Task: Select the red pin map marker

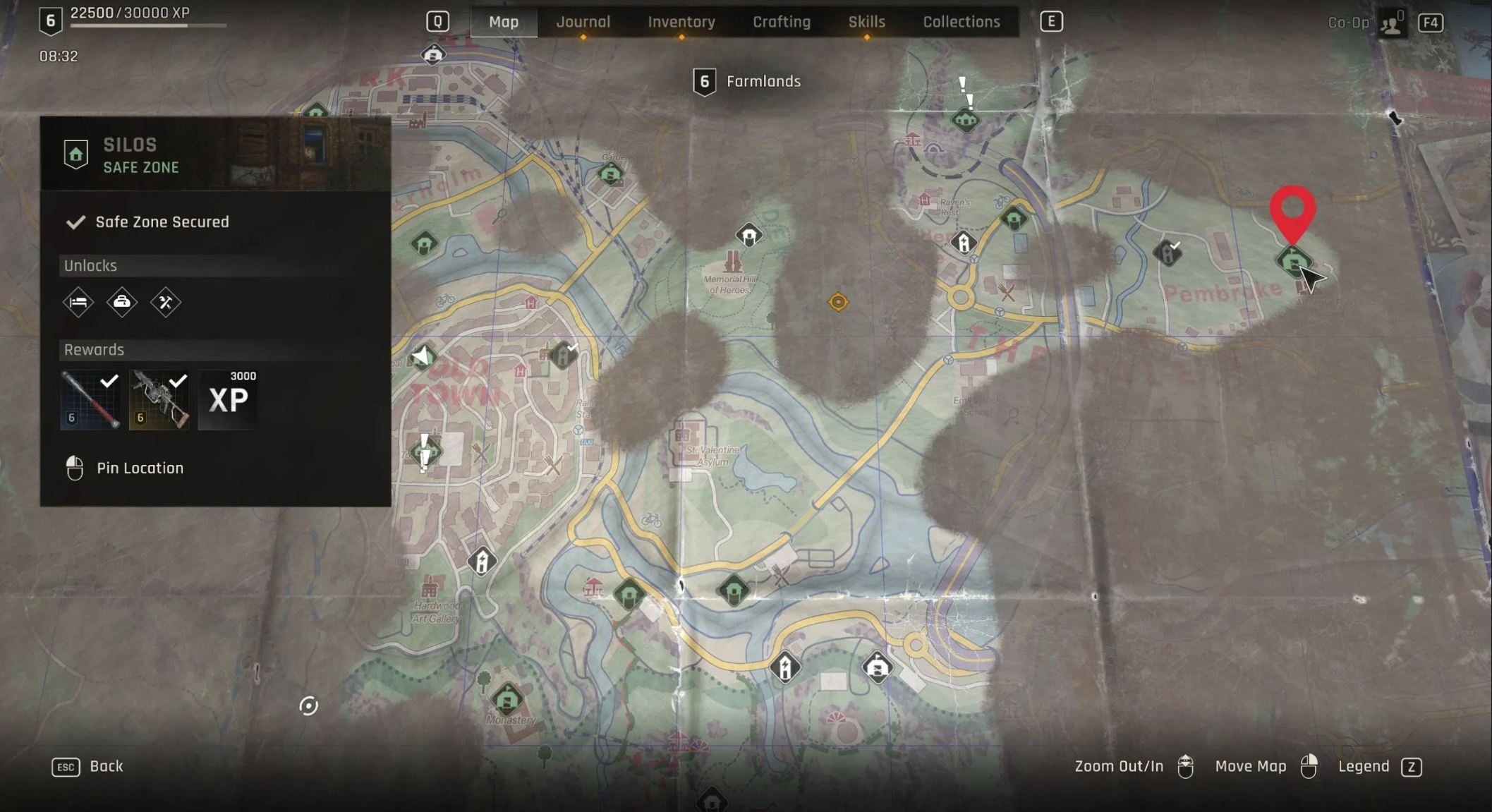Action: [x=1292, y=212]
